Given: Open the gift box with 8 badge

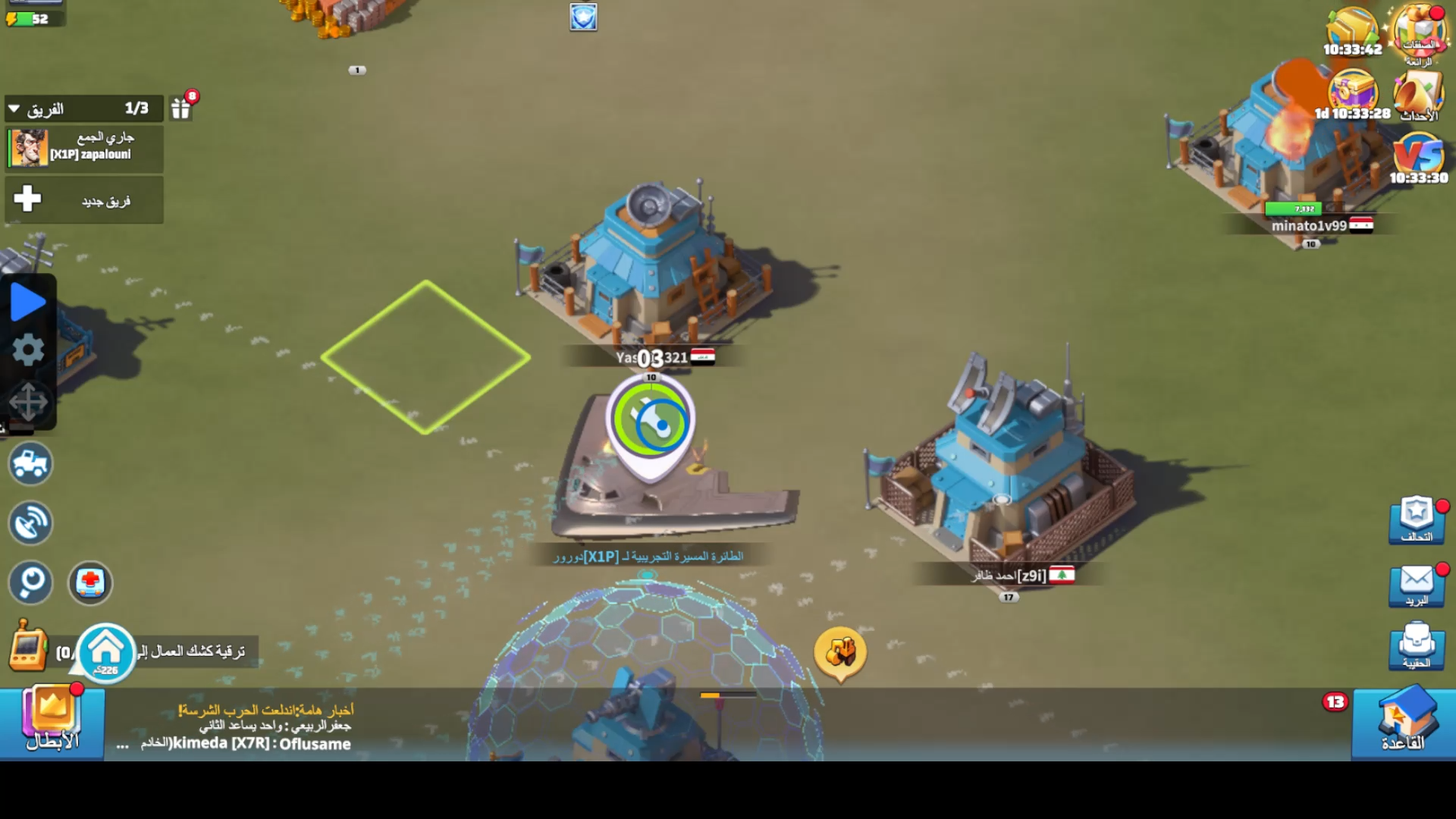Looking at the screenshot, I should (180, 108).
